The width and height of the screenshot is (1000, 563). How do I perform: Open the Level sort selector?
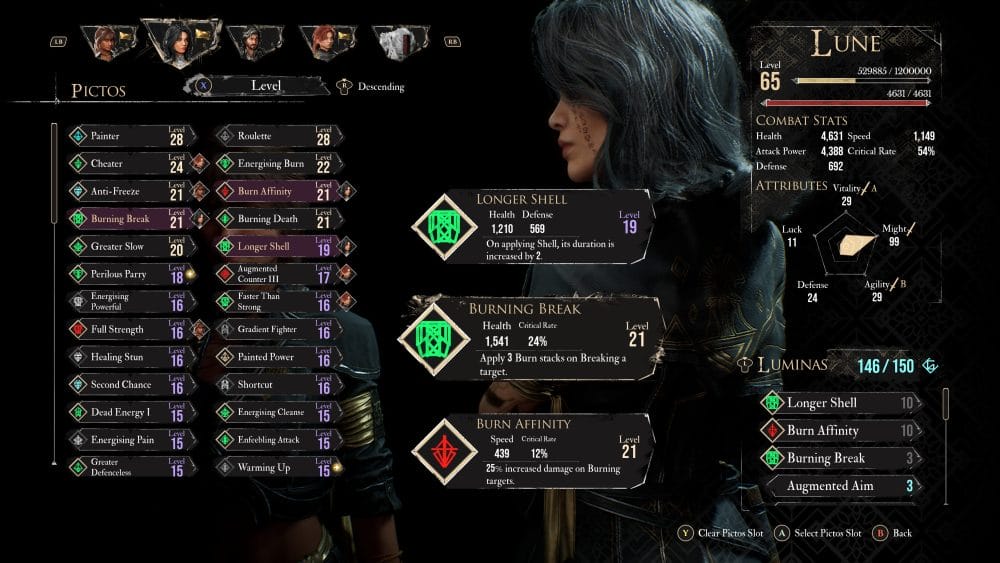click(265, 86)
